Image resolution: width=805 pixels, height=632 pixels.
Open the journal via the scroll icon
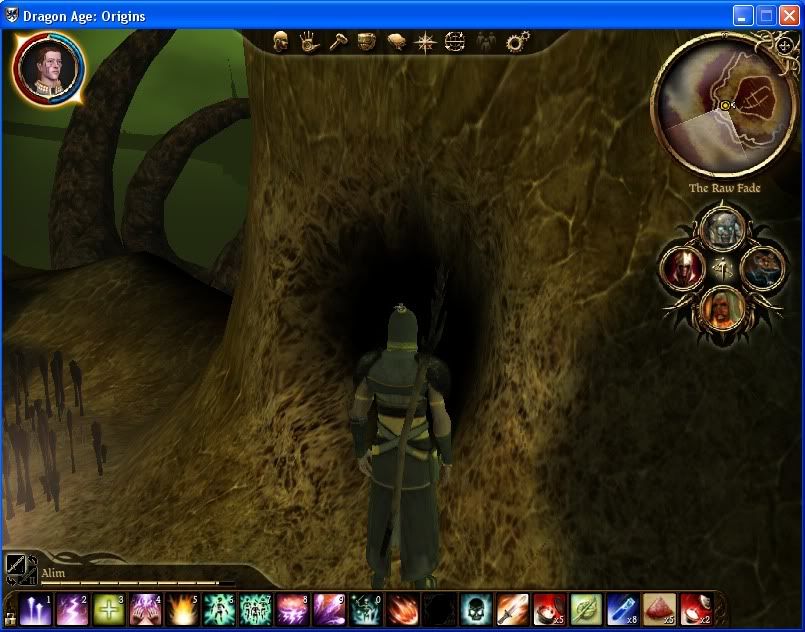click(396, 41)
